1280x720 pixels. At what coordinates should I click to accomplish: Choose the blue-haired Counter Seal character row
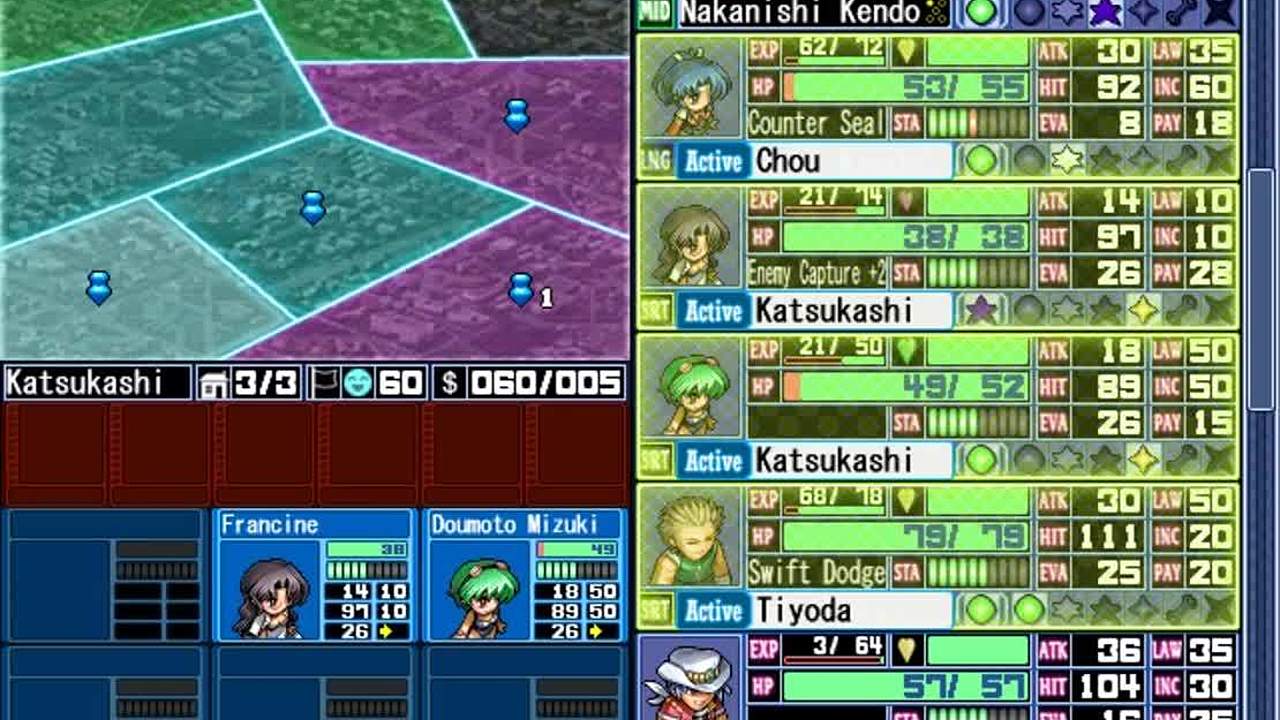click(937, 106)
